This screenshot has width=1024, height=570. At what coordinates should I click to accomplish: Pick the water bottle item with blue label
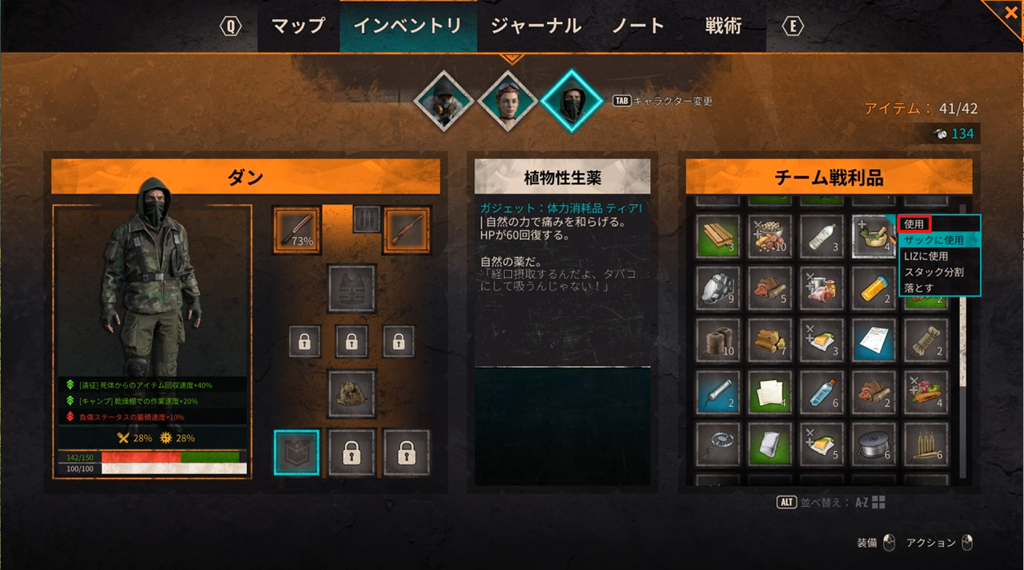[822, 390]
